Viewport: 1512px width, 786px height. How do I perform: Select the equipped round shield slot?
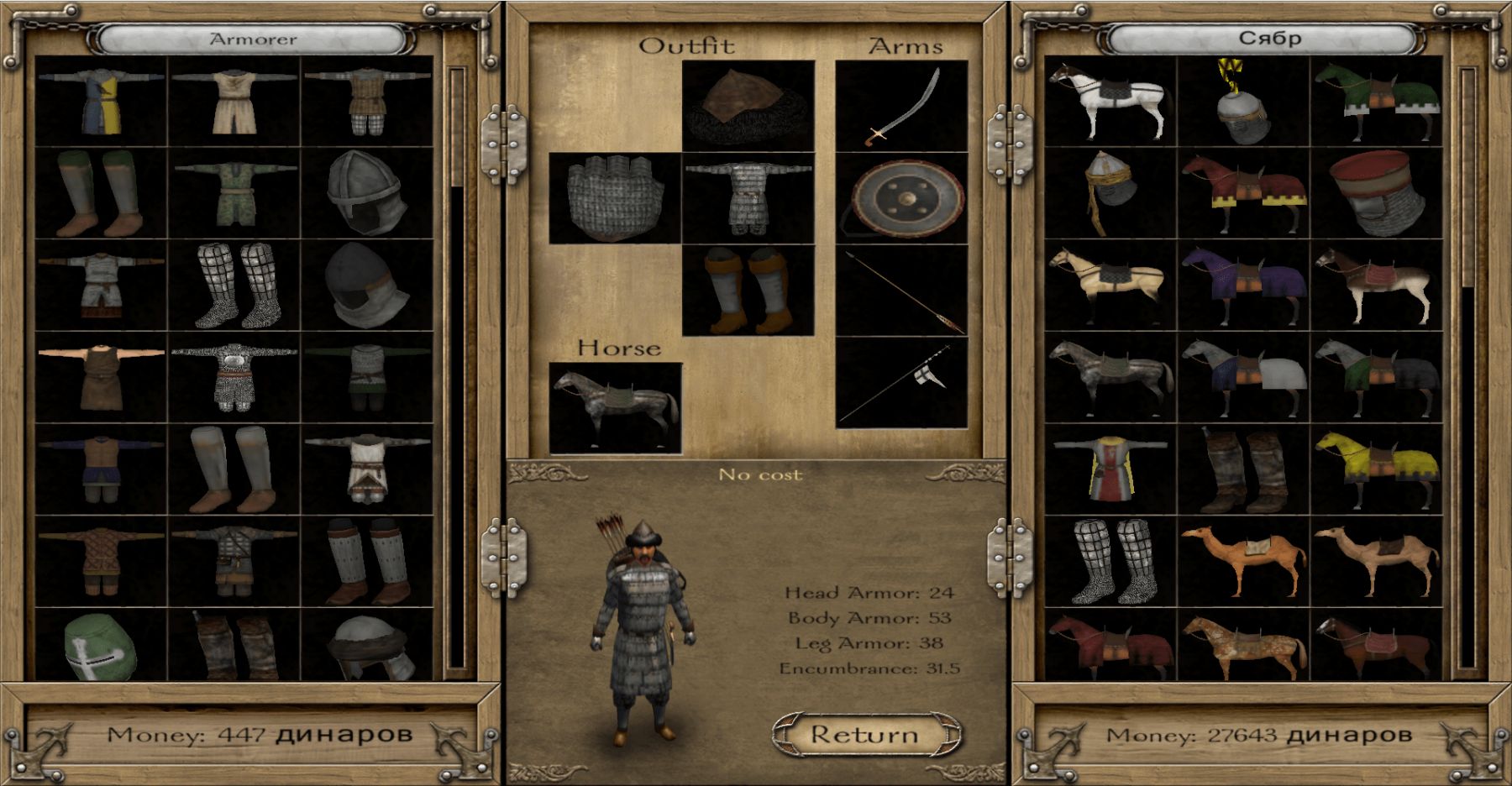pos(901,198)
